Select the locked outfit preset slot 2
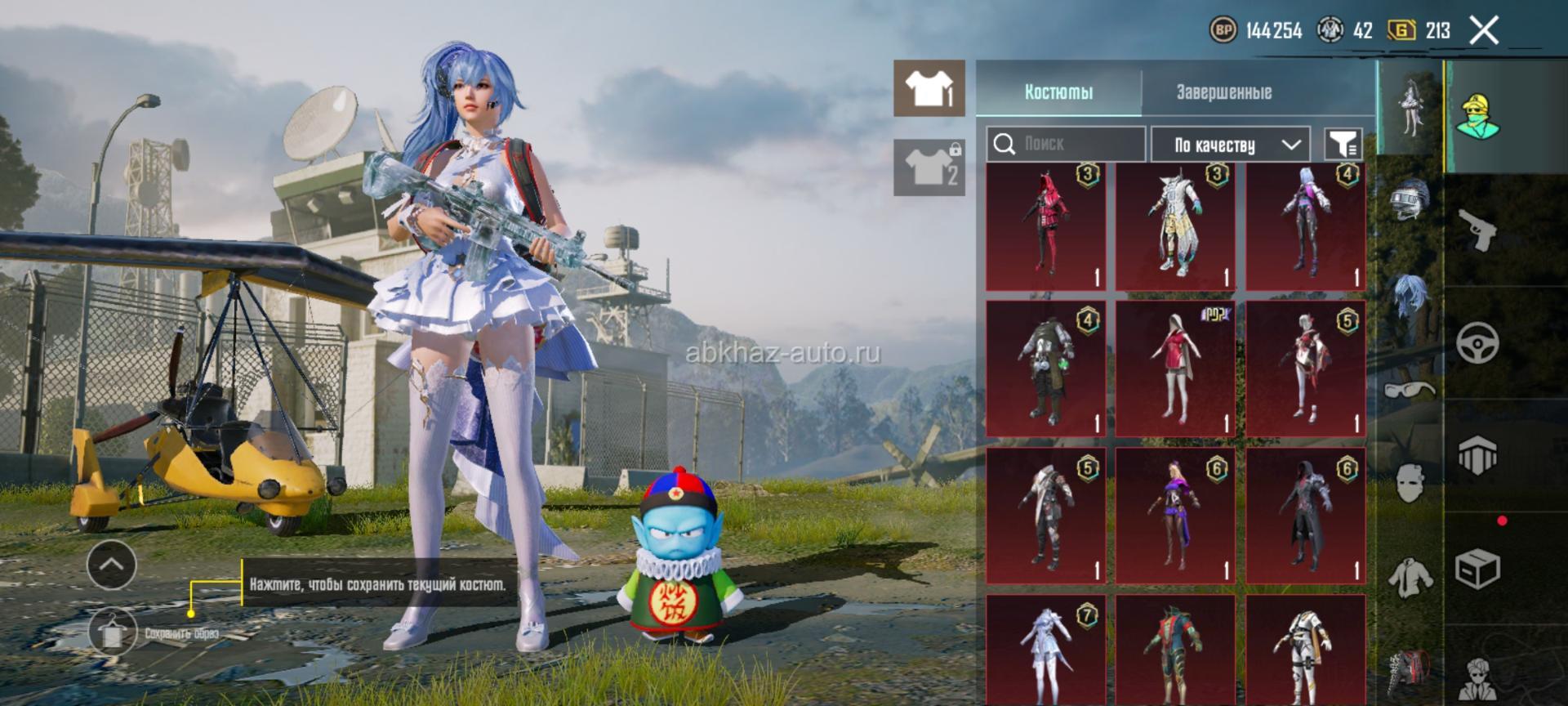 point(929,168)
